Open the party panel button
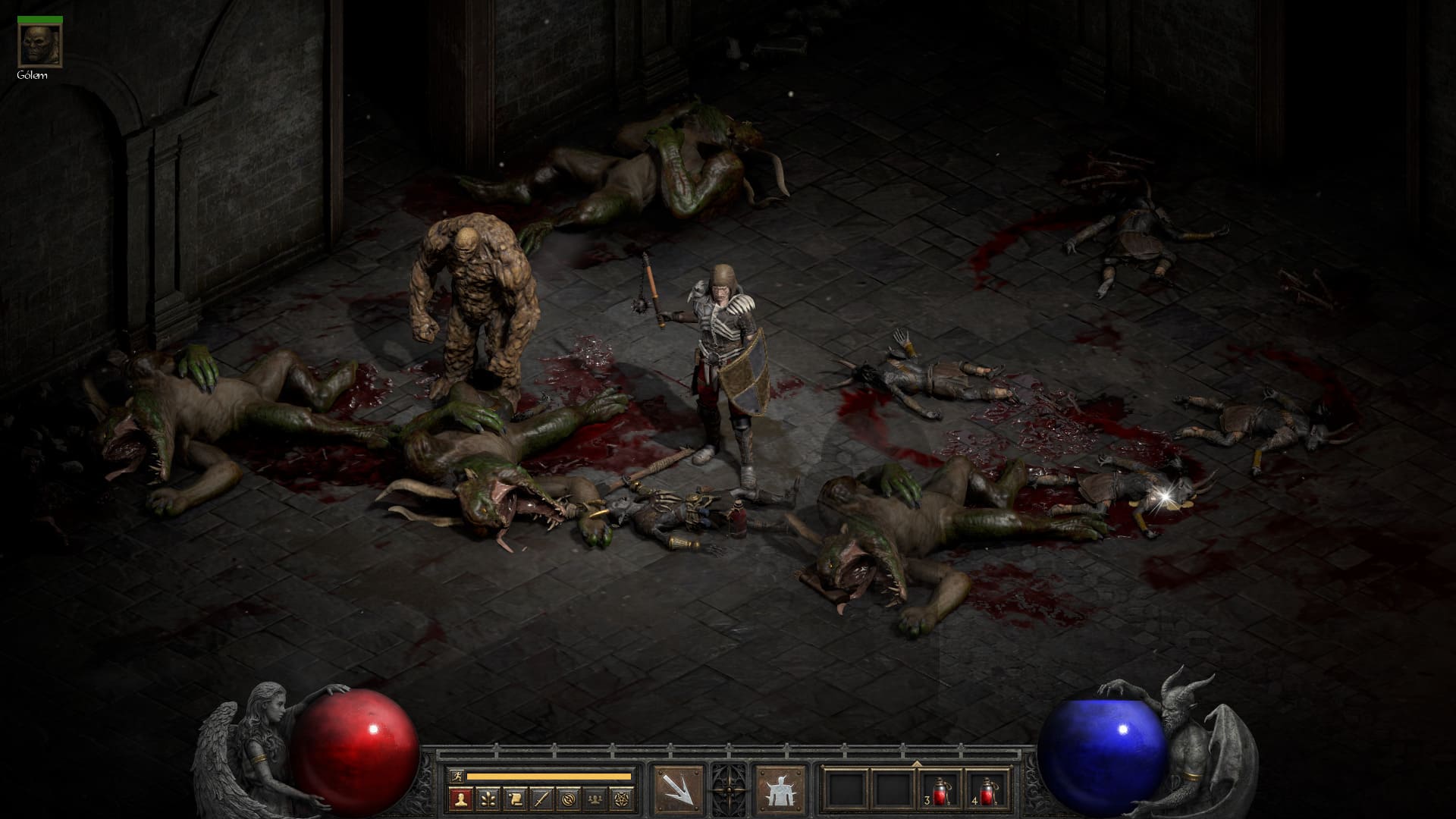This screenshot has width=1456, height=819. pos(594,799)
